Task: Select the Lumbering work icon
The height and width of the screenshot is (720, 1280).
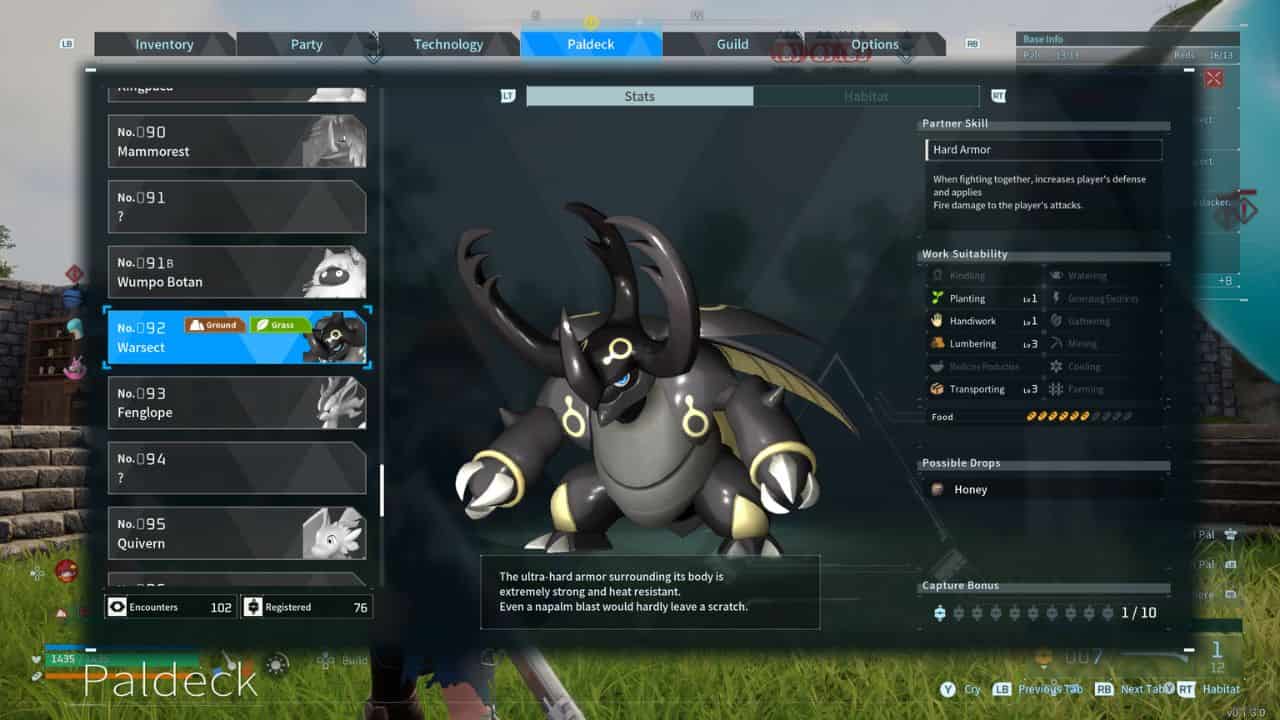Action: tap(939, 344)
